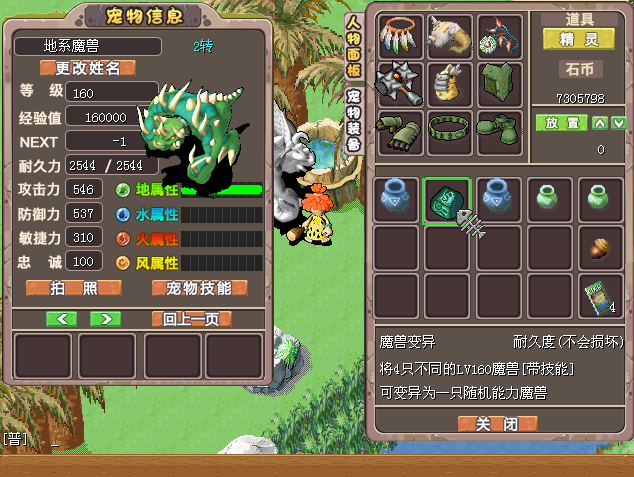
Task: Select the highlighted teal 魔兽变异 stone
Action: (446, 200)
